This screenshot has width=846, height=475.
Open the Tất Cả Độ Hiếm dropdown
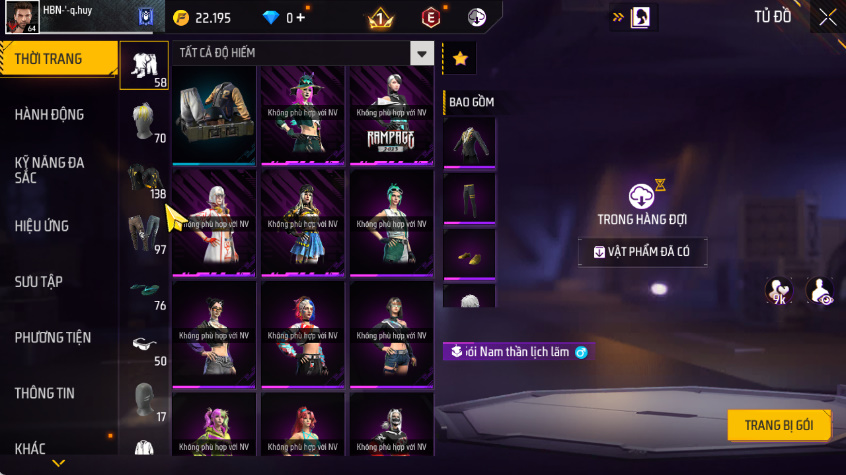(x=422, y=55)
